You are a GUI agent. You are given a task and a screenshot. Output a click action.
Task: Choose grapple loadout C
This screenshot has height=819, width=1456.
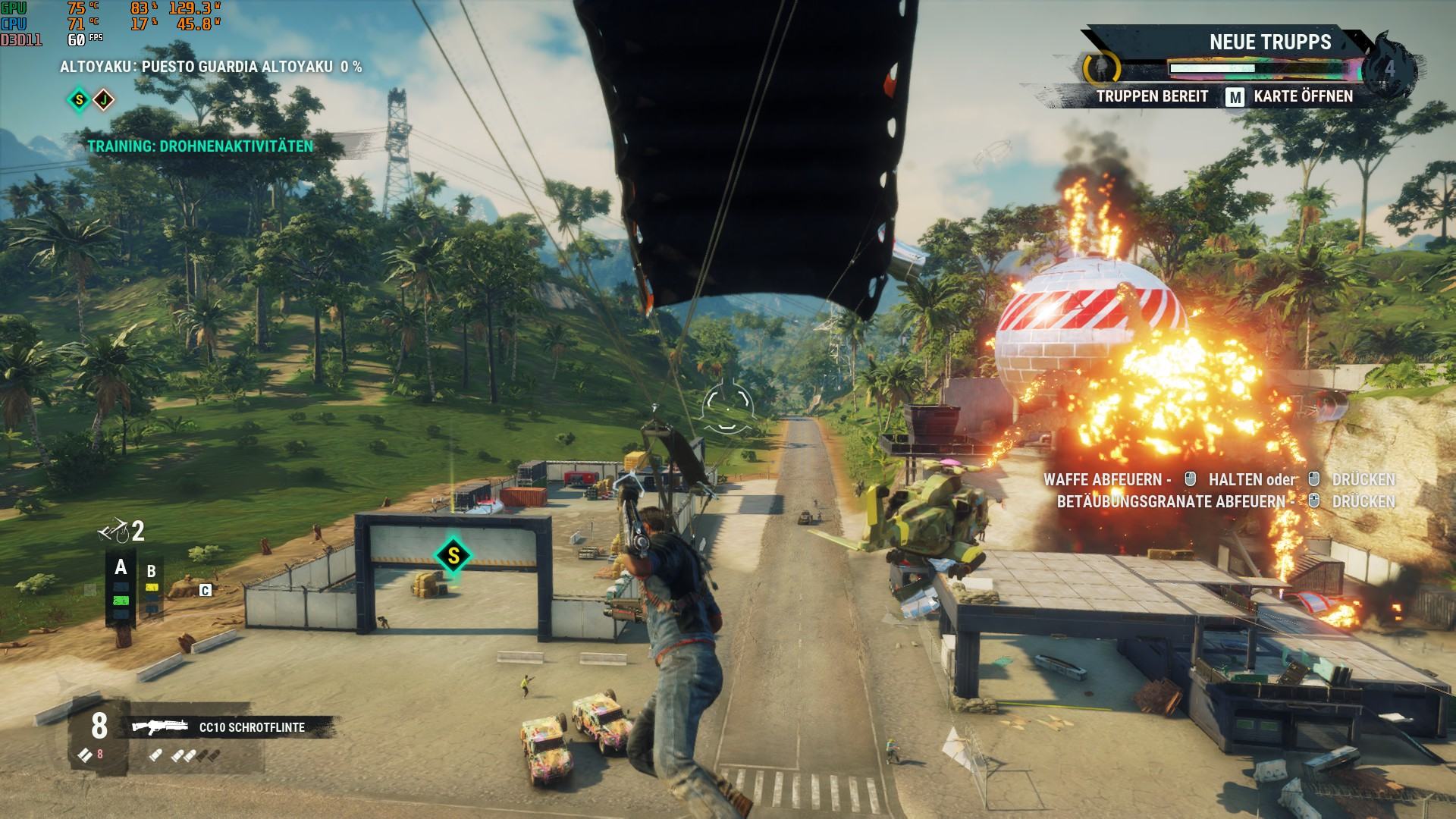point(205,590)
